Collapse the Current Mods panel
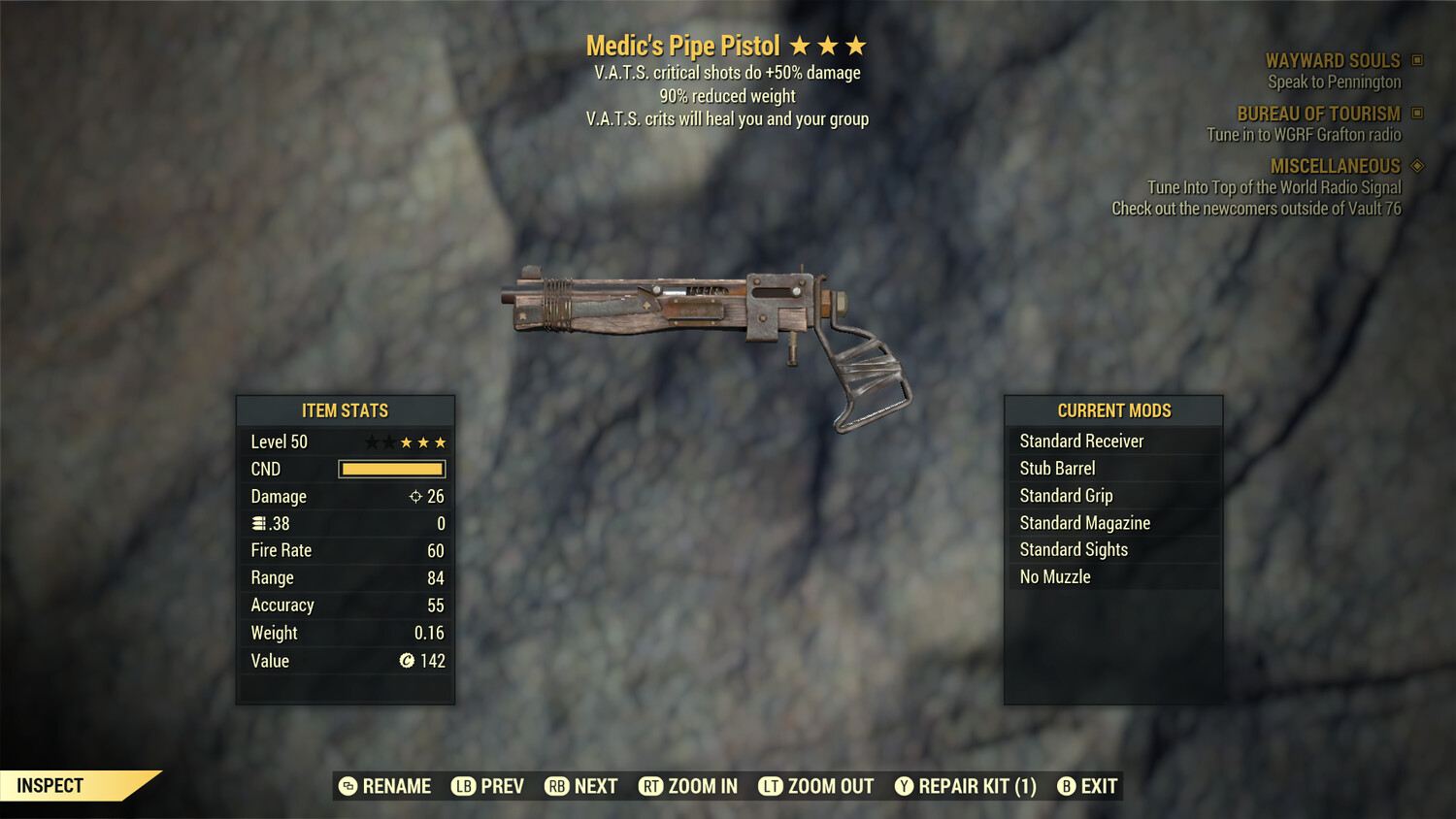The image size is (1456, 819). 1112,409
